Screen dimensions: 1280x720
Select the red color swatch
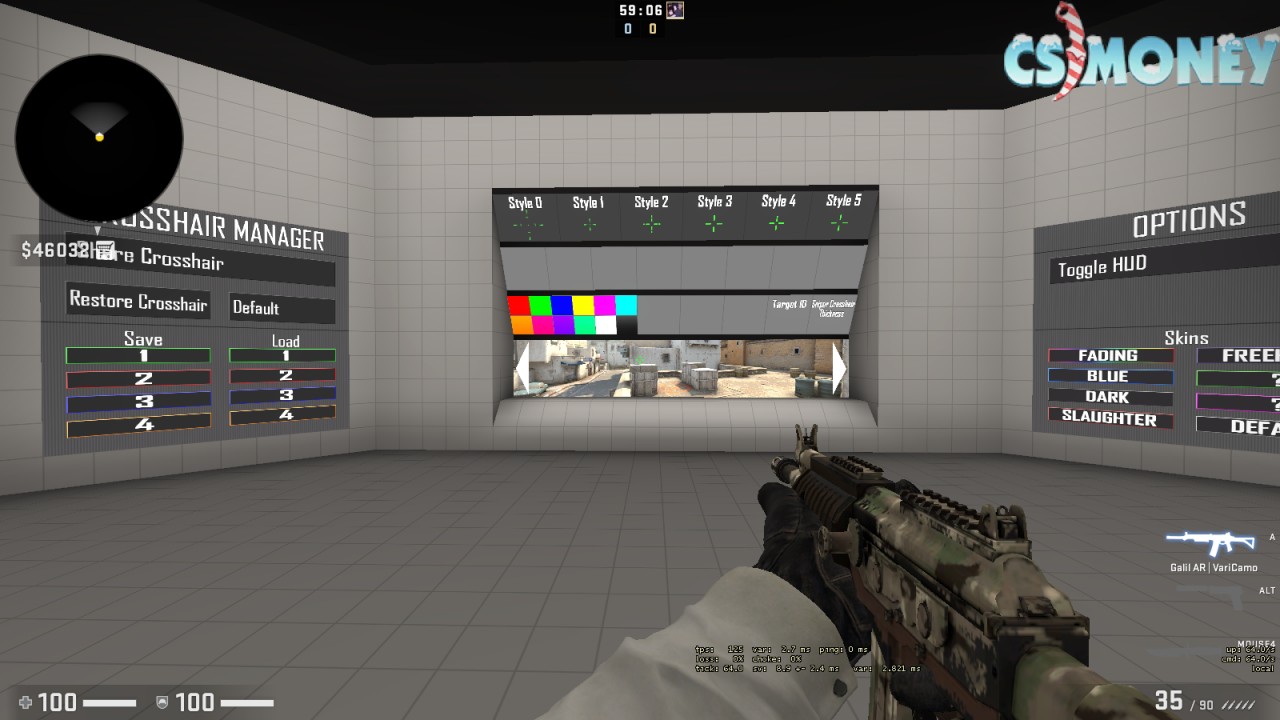pyautogui.click(x=518, y=305)
